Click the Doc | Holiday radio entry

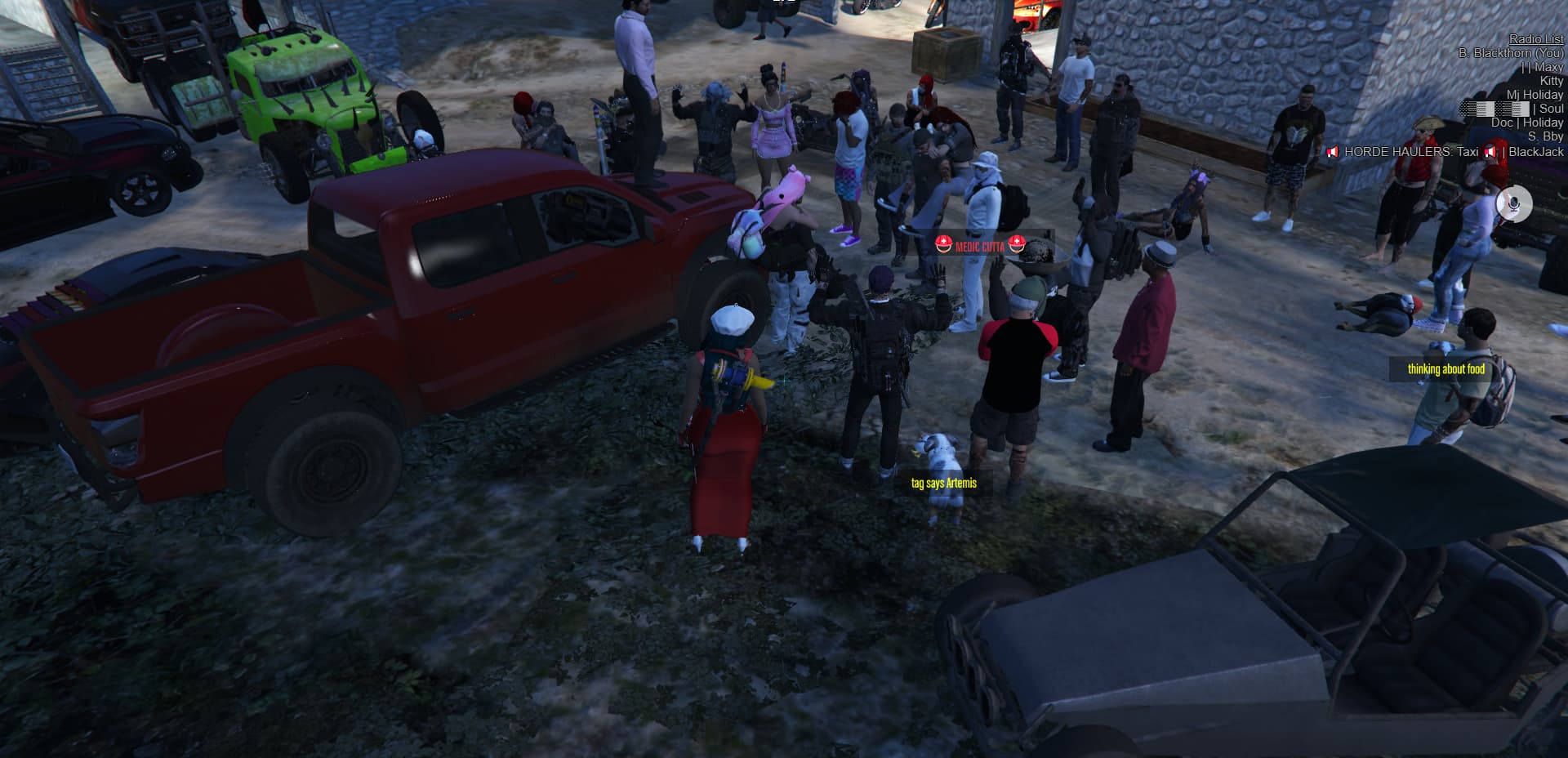tap(1530, 123)
